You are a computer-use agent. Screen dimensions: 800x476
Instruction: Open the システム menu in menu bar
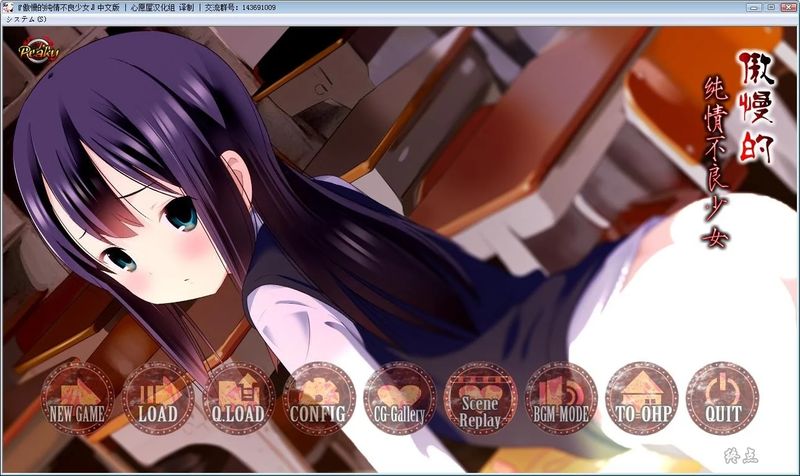tap(26, 20)
